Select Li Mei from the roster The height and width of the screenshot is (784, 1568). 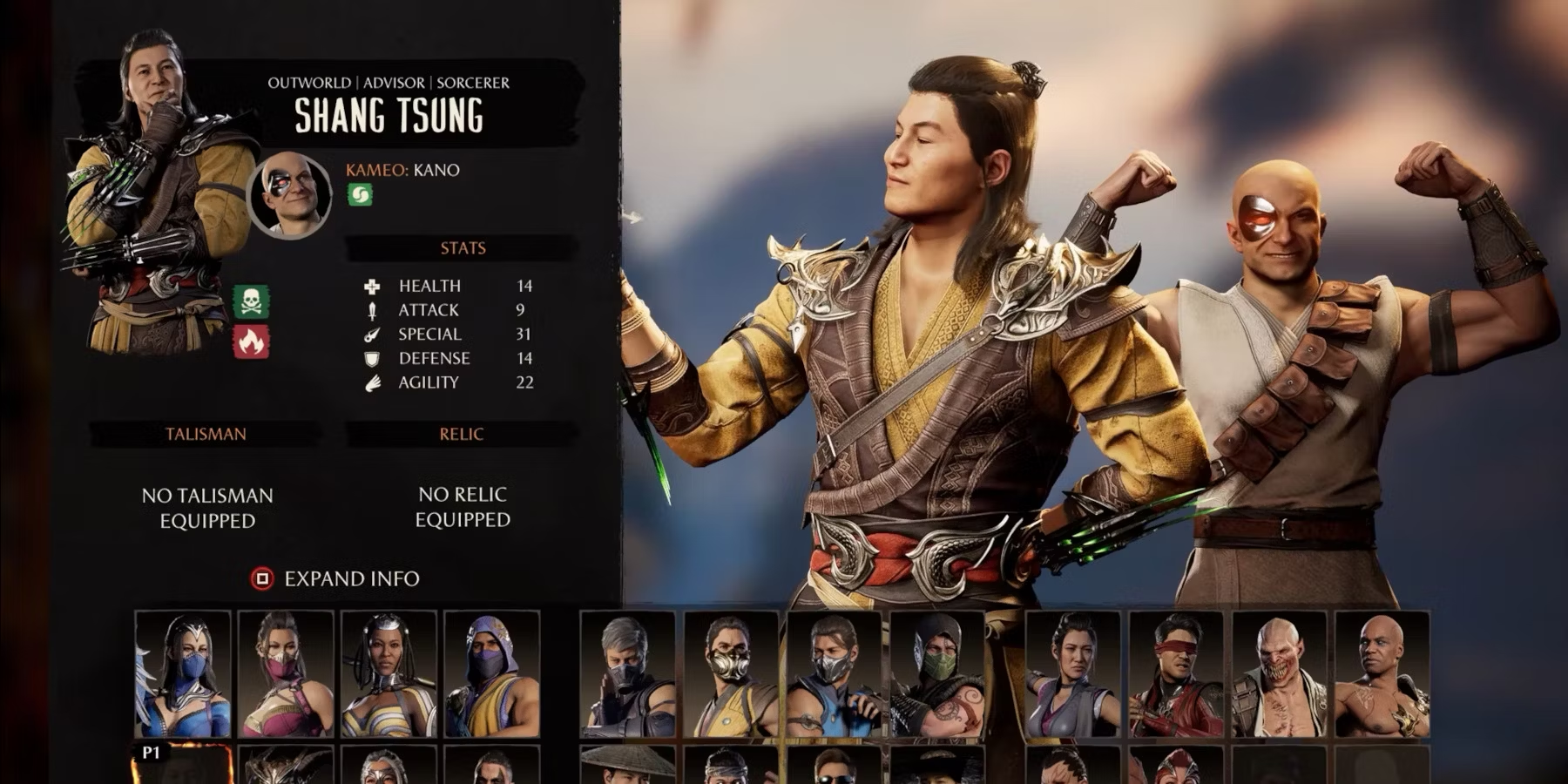(1073, 674)
